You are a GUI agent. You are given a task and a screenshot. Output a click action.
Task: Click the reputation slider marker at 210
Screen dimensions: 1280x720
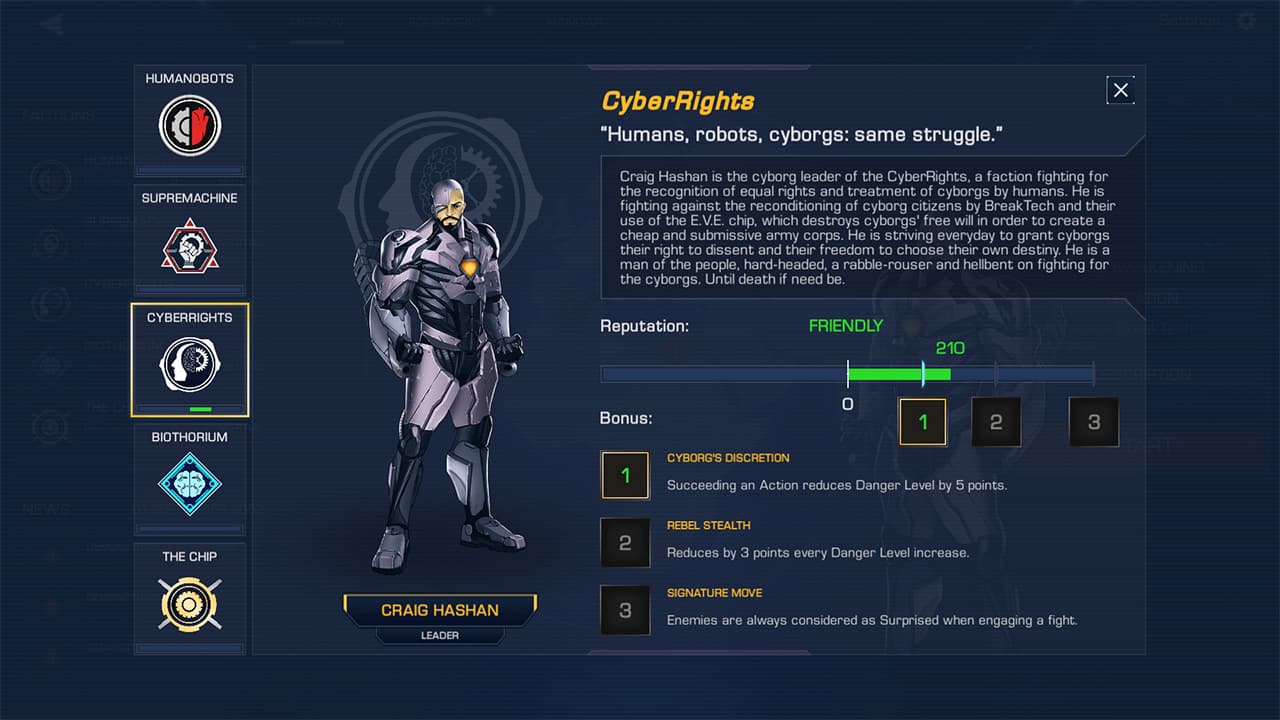pos(922,373)
